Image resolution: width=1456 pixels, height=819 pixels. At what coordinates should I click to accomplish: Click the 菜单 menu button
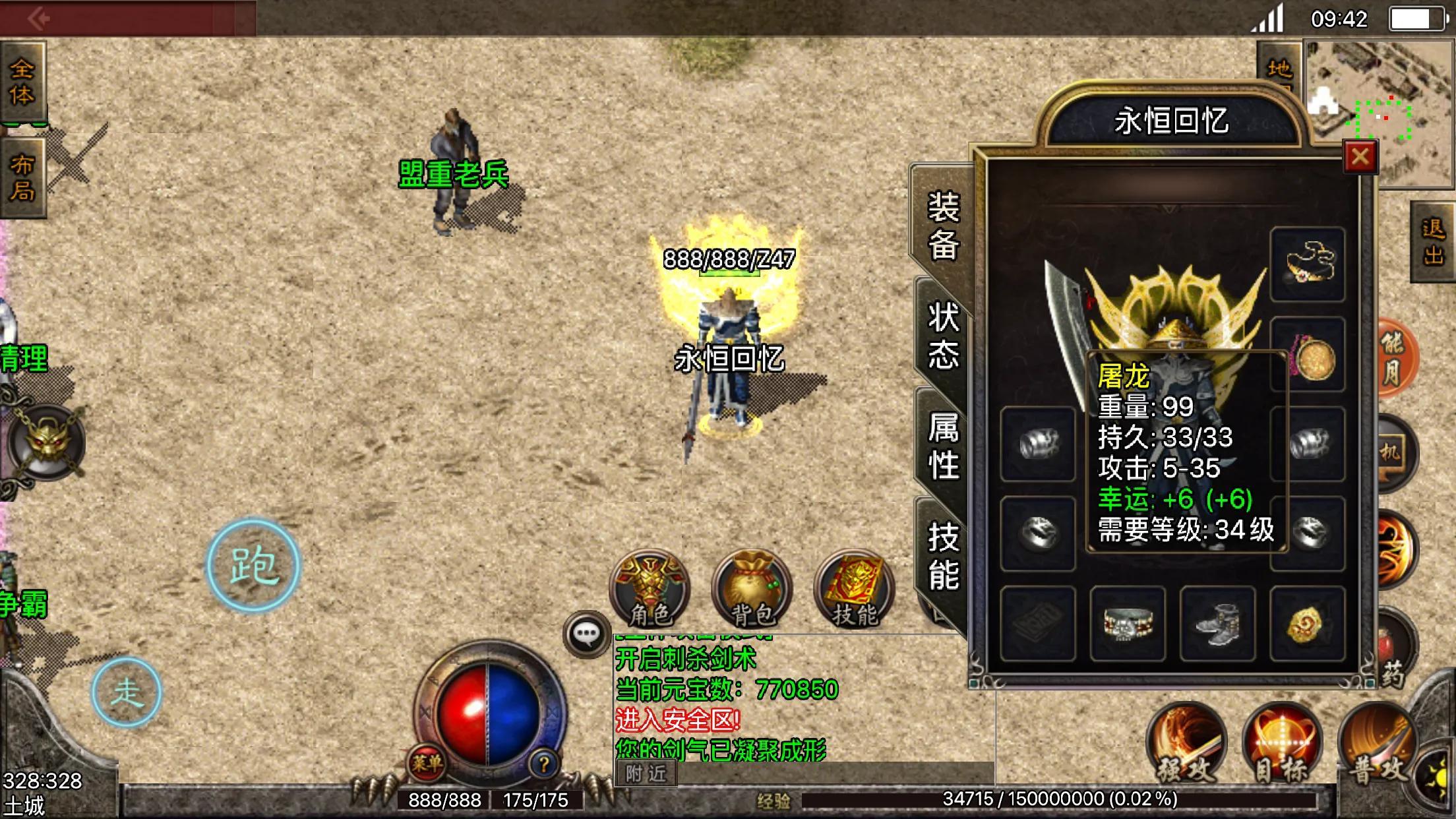coord(427,764)
